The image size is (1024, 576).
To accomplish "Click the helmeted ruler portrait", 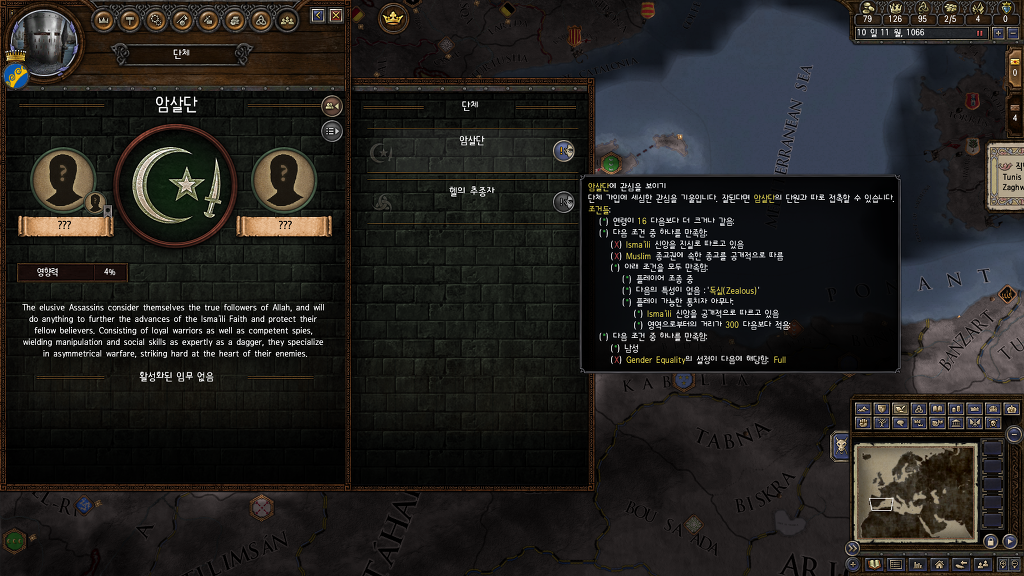I will 42,42.
